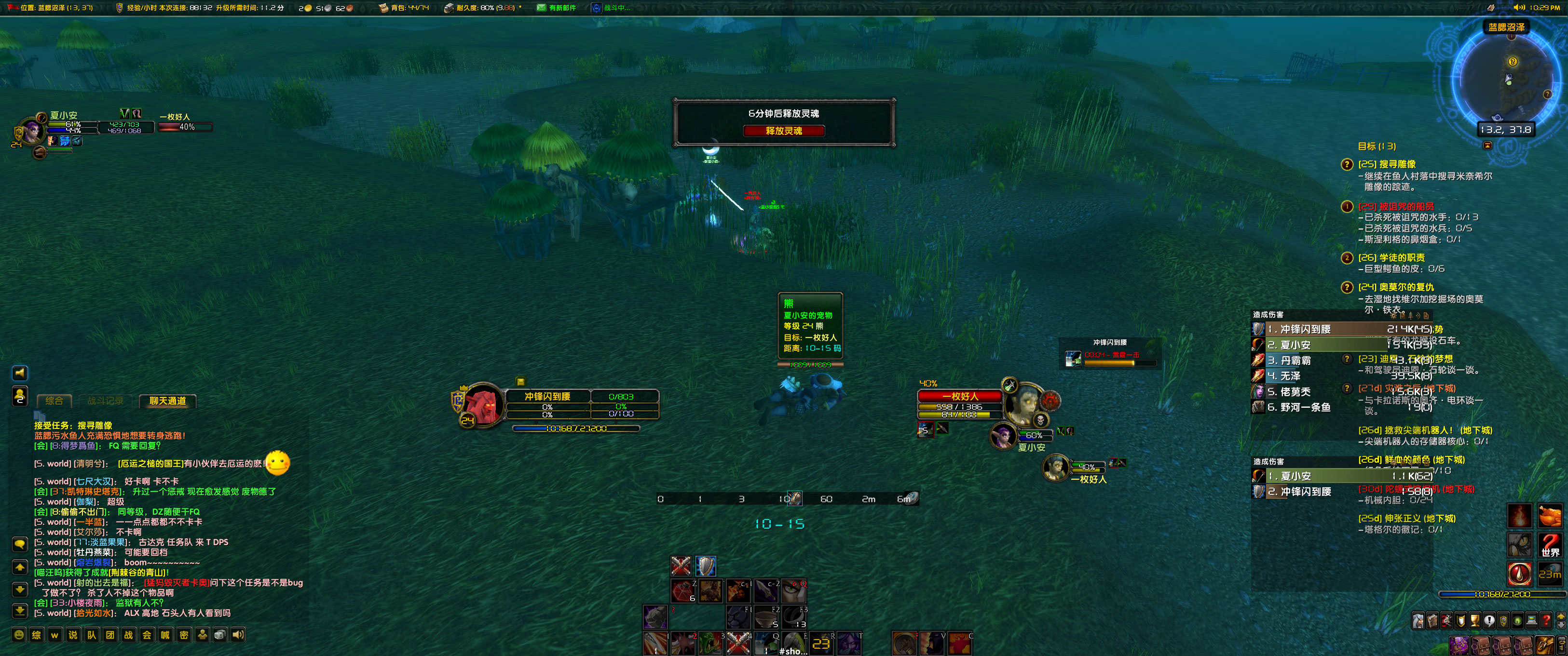Open the 背包 backpack from the top bar
The height and width of the screenshot is (656, 1568).
click(x=383, y=8)
